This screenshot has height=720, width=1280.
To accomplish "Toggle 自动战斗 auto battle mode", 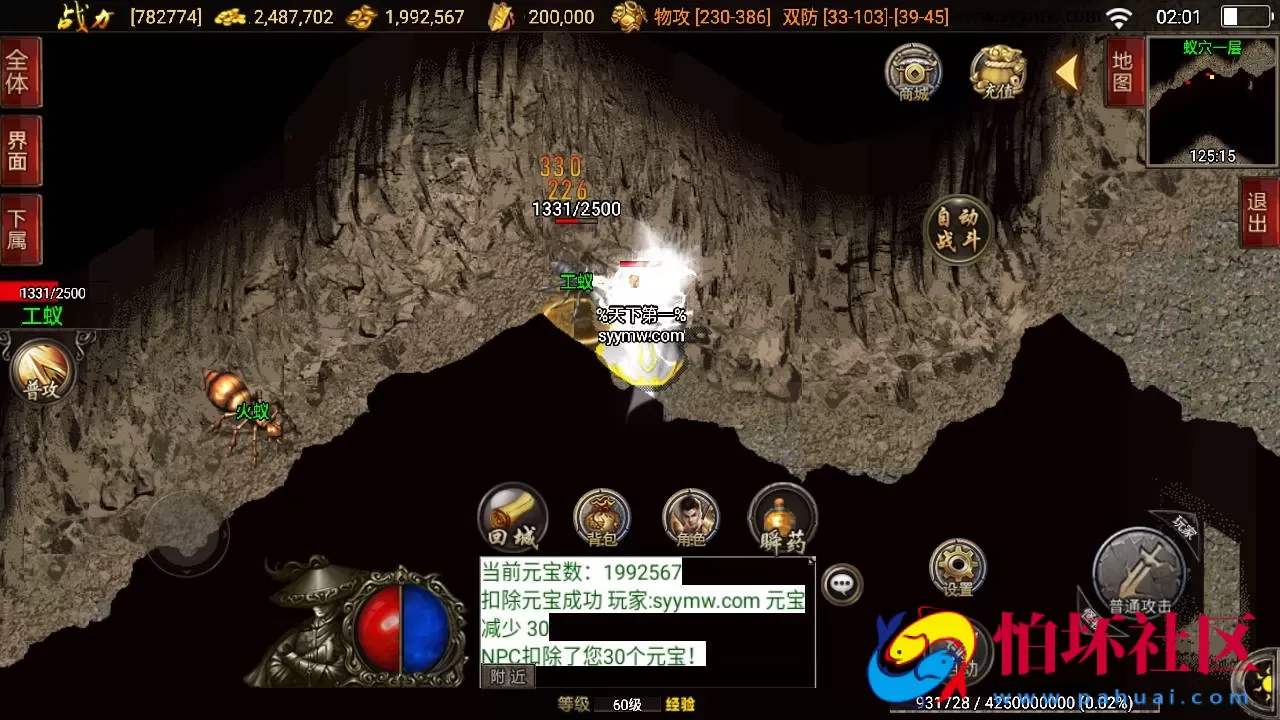I will [x=957, y=230].
